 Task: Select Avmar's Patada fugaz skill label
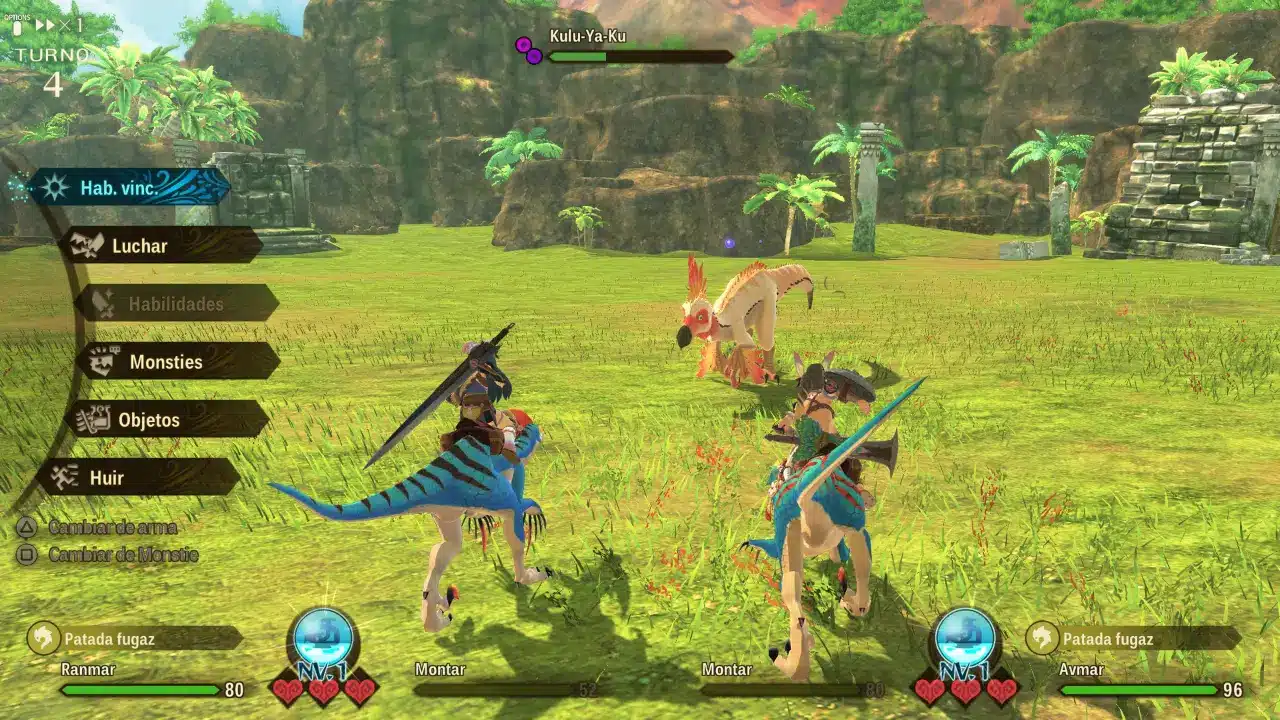coord(1132,638)
